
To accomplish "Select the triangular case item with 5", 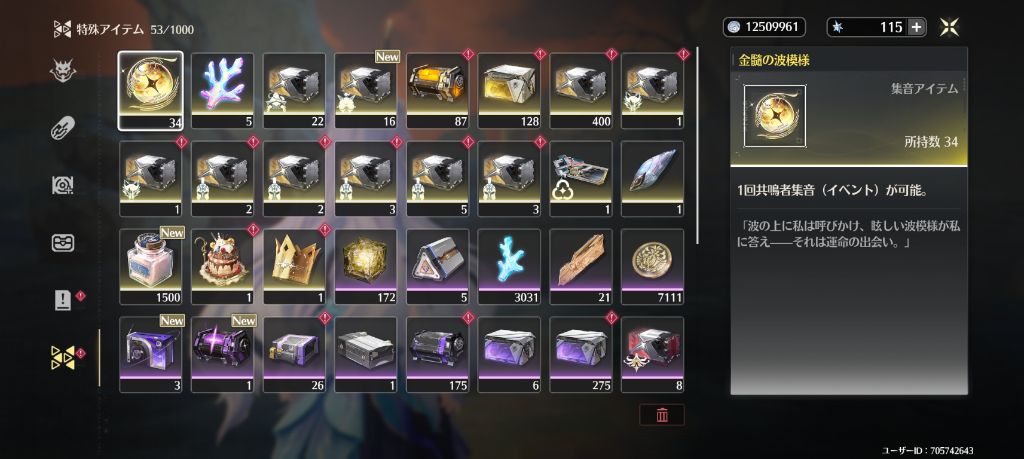I will click(438, 265).
